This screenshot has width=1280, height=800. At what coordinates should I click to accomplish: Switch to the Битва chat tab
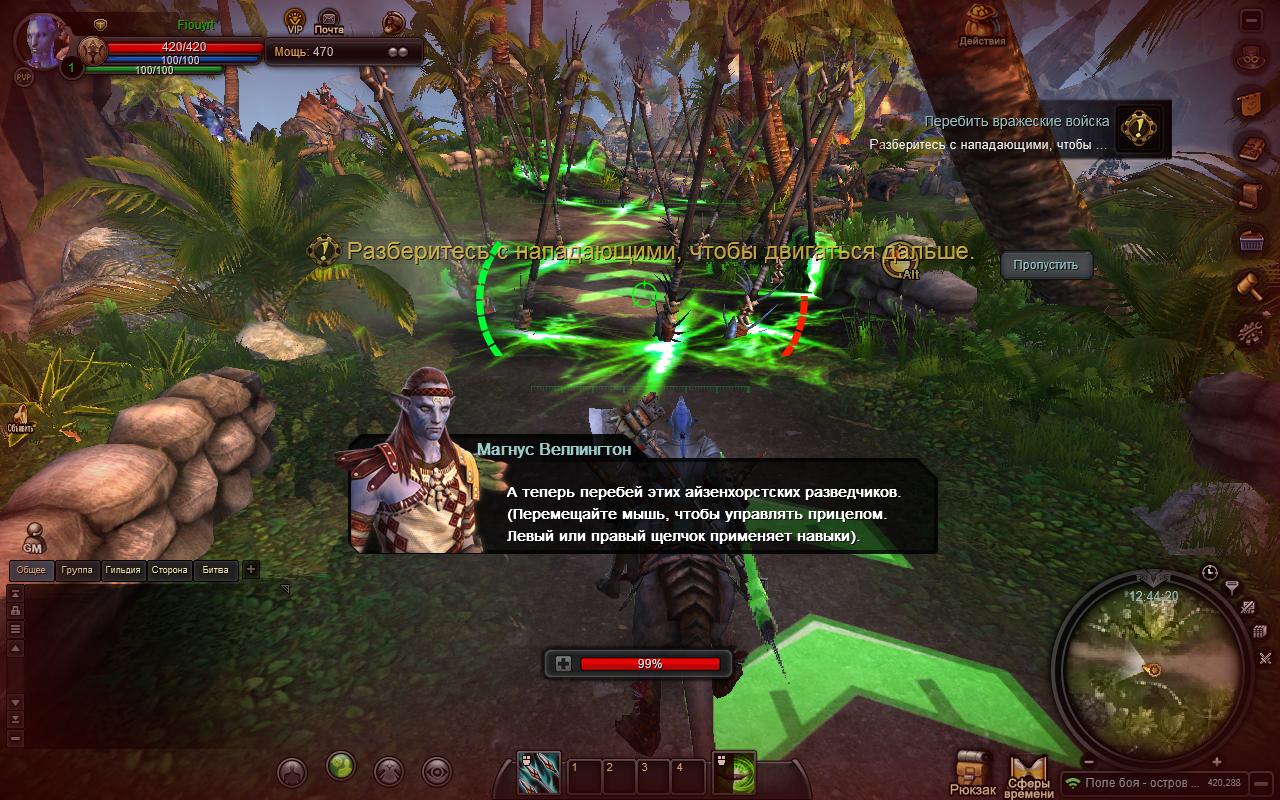(215, 570)
